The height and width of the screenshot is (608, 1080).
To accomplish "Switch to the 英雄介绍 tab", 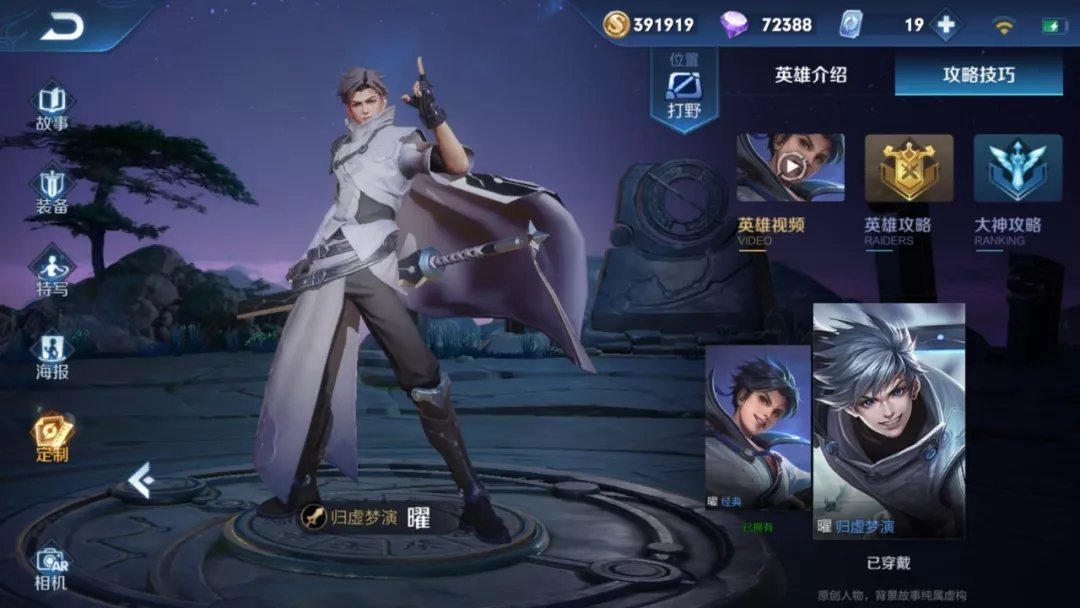I will point(810,75).
